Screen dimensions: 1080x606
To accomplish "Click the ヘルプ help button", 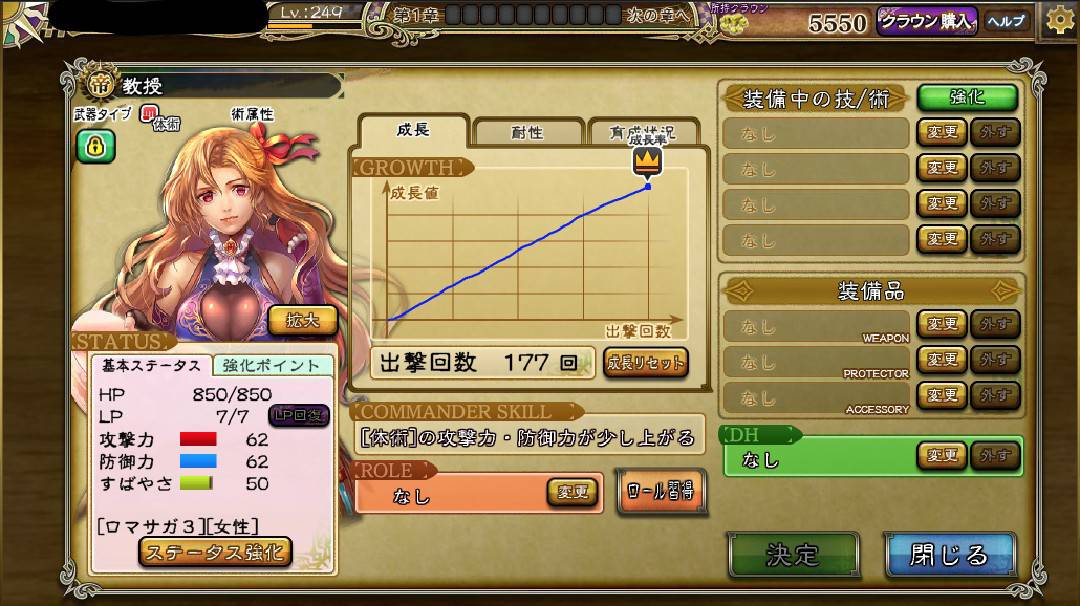I will (1006, 21).
